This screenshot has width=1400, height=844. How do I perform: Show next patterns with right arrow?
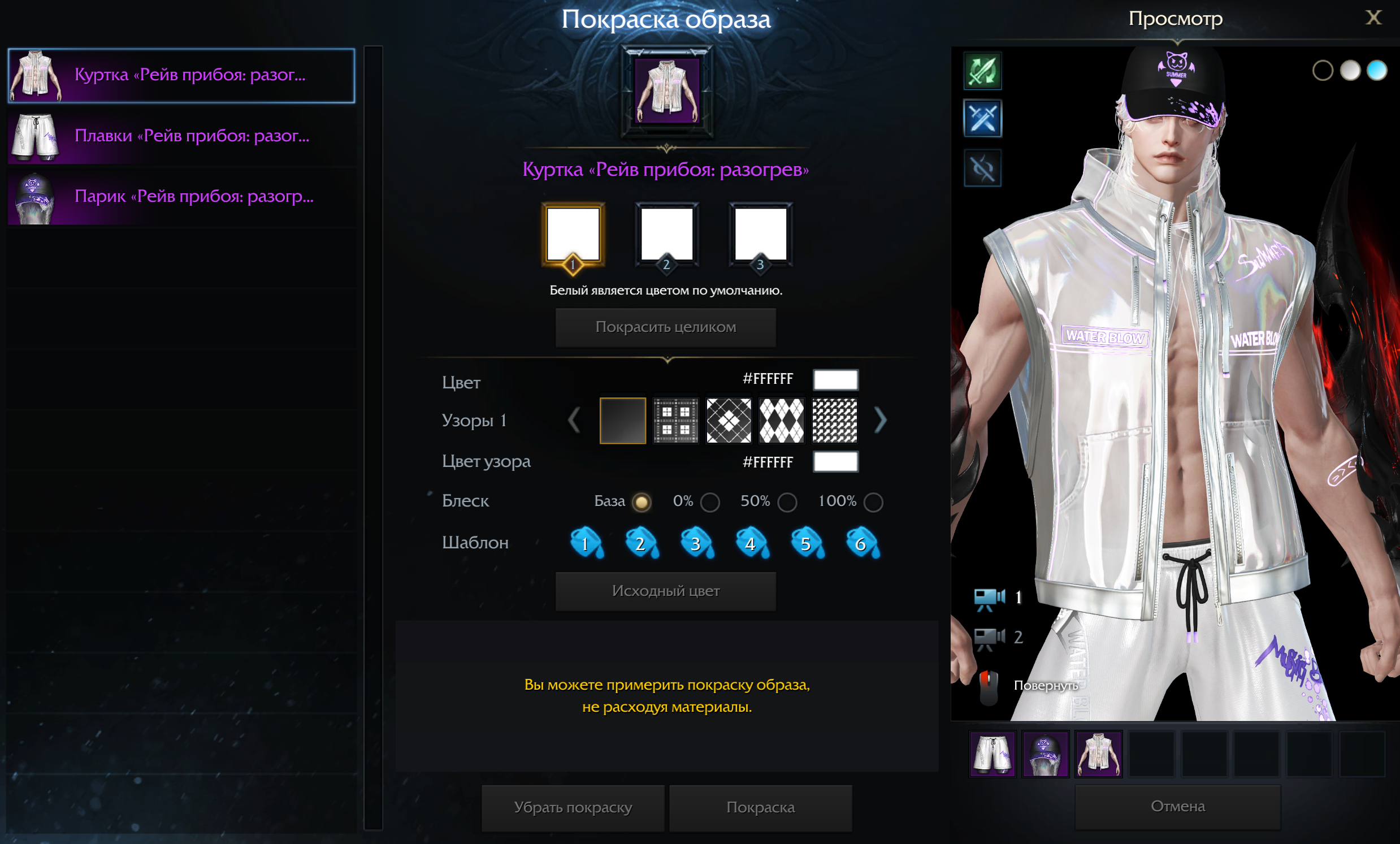point(880,421)
